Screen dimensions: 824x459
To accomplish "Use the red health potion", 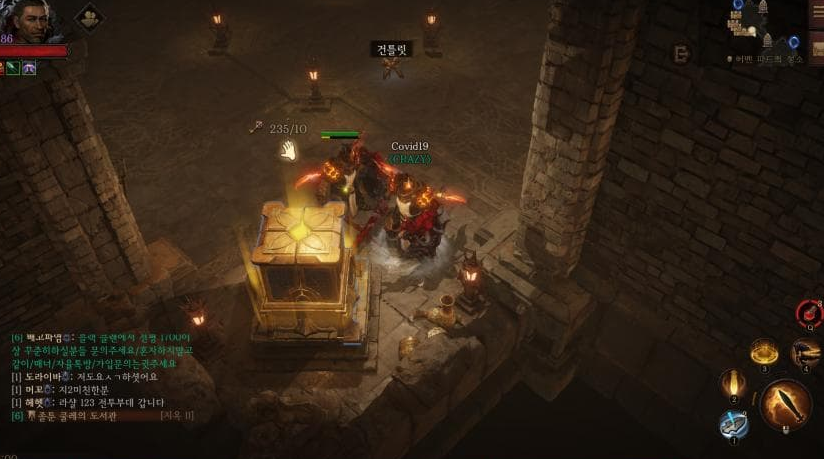I will coord(808,315).
